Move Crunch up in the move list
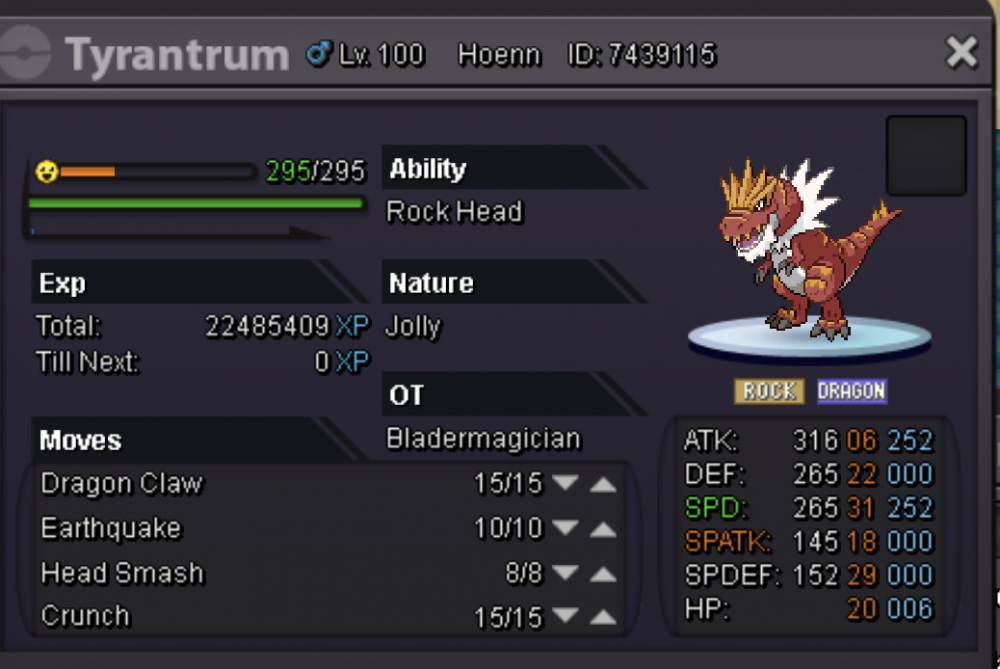Viewport: 1000px width, 669px height. click(x=602, y=618)
